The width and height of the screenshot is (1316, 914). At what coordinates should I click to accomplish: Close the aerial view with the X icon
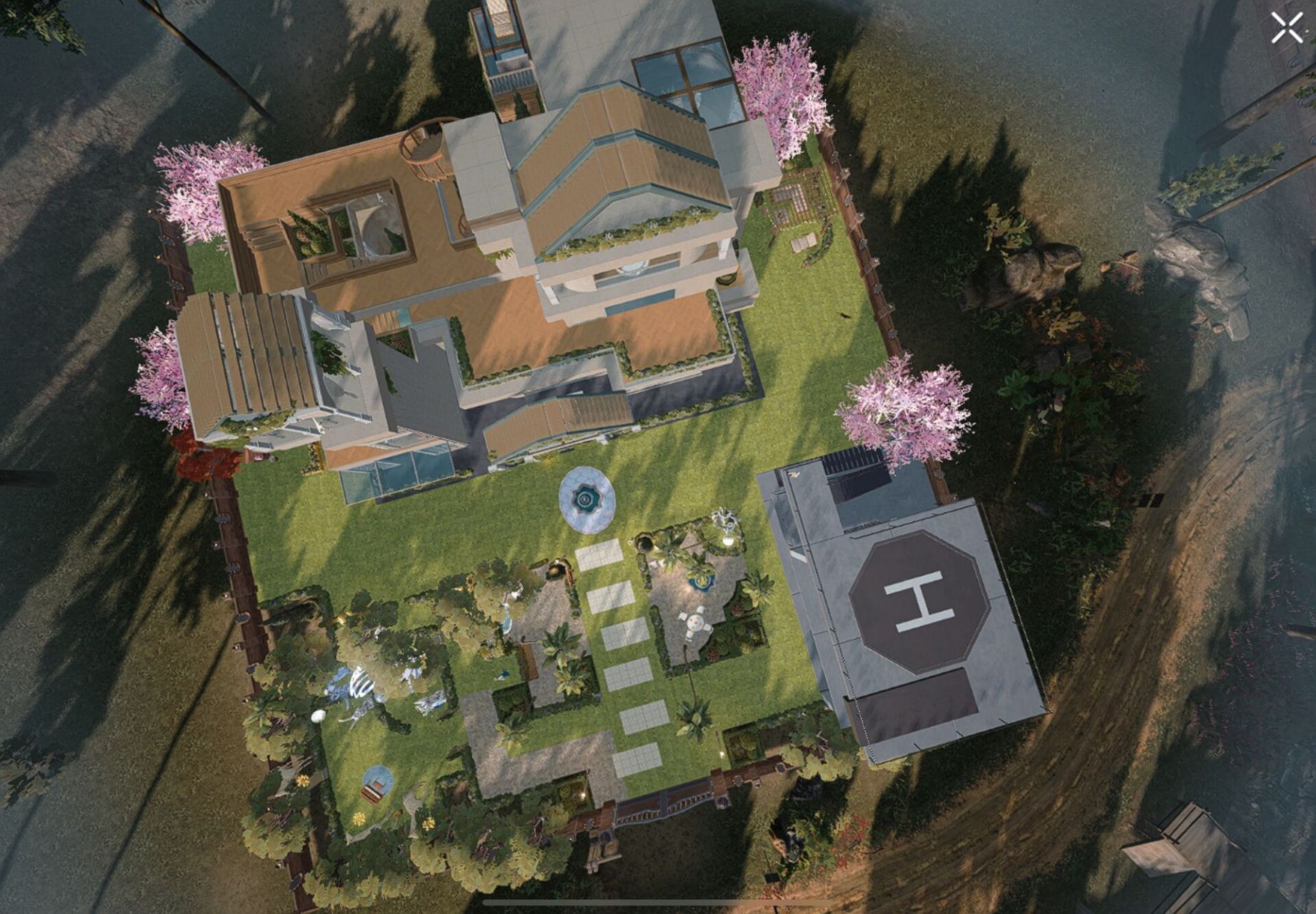(1286, 29)
